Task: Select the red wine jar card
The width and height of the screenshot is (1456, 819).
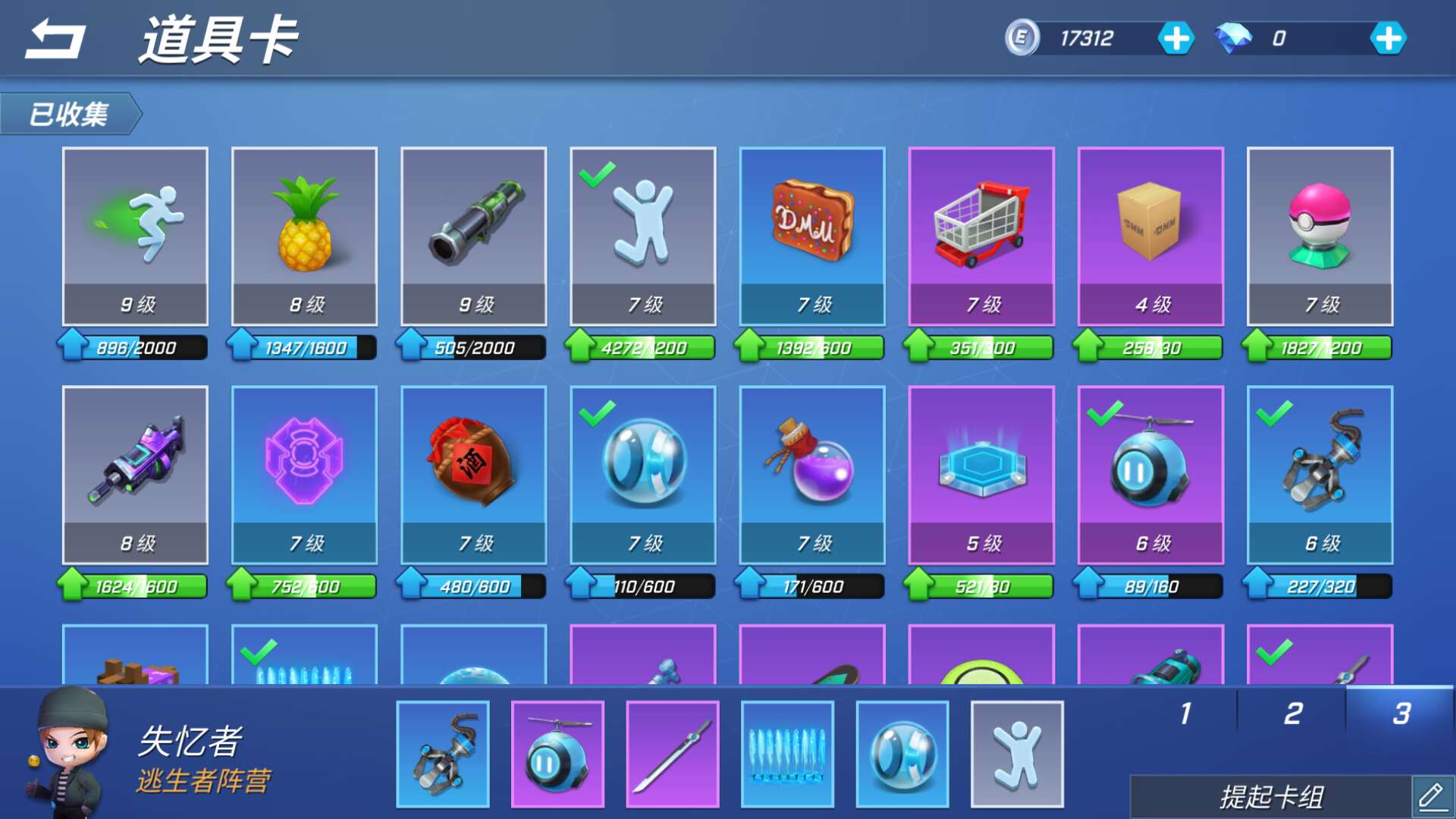Action: click(473, 474)
